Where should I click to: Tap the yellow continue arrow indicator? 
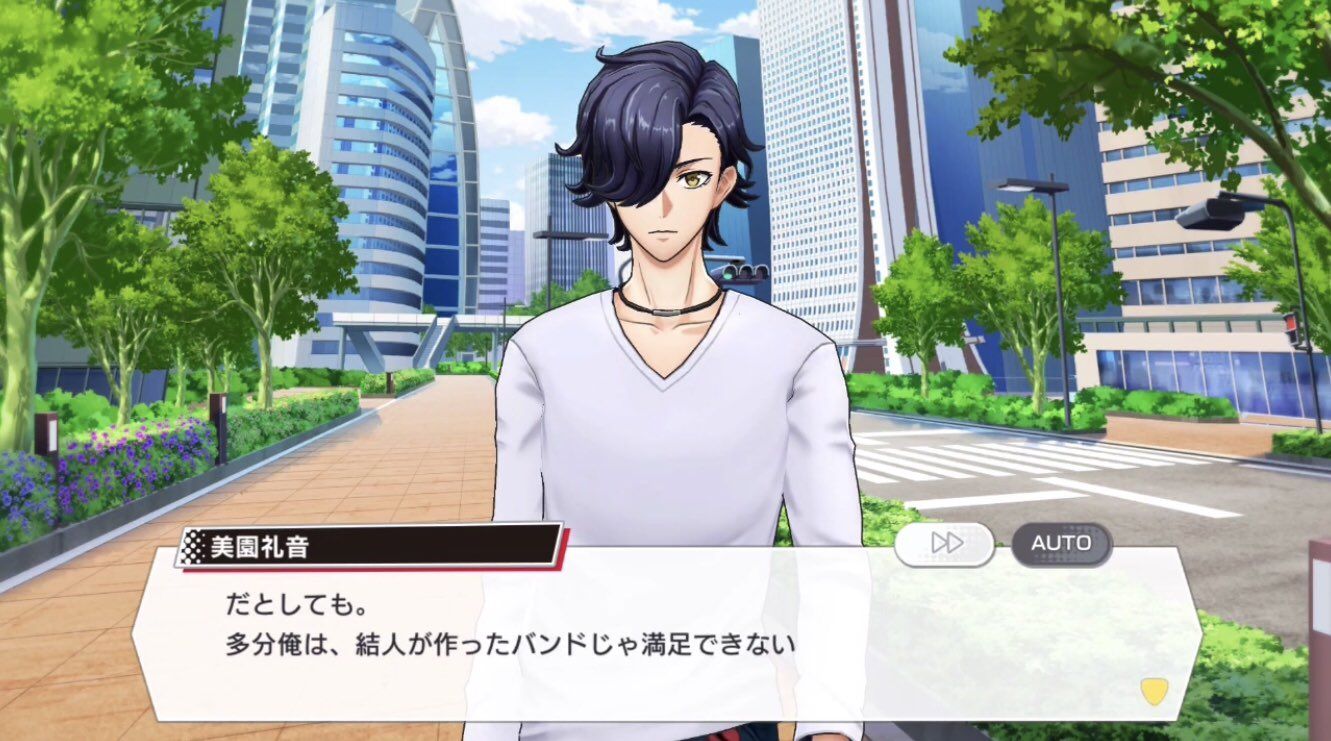click(1154, 691)
